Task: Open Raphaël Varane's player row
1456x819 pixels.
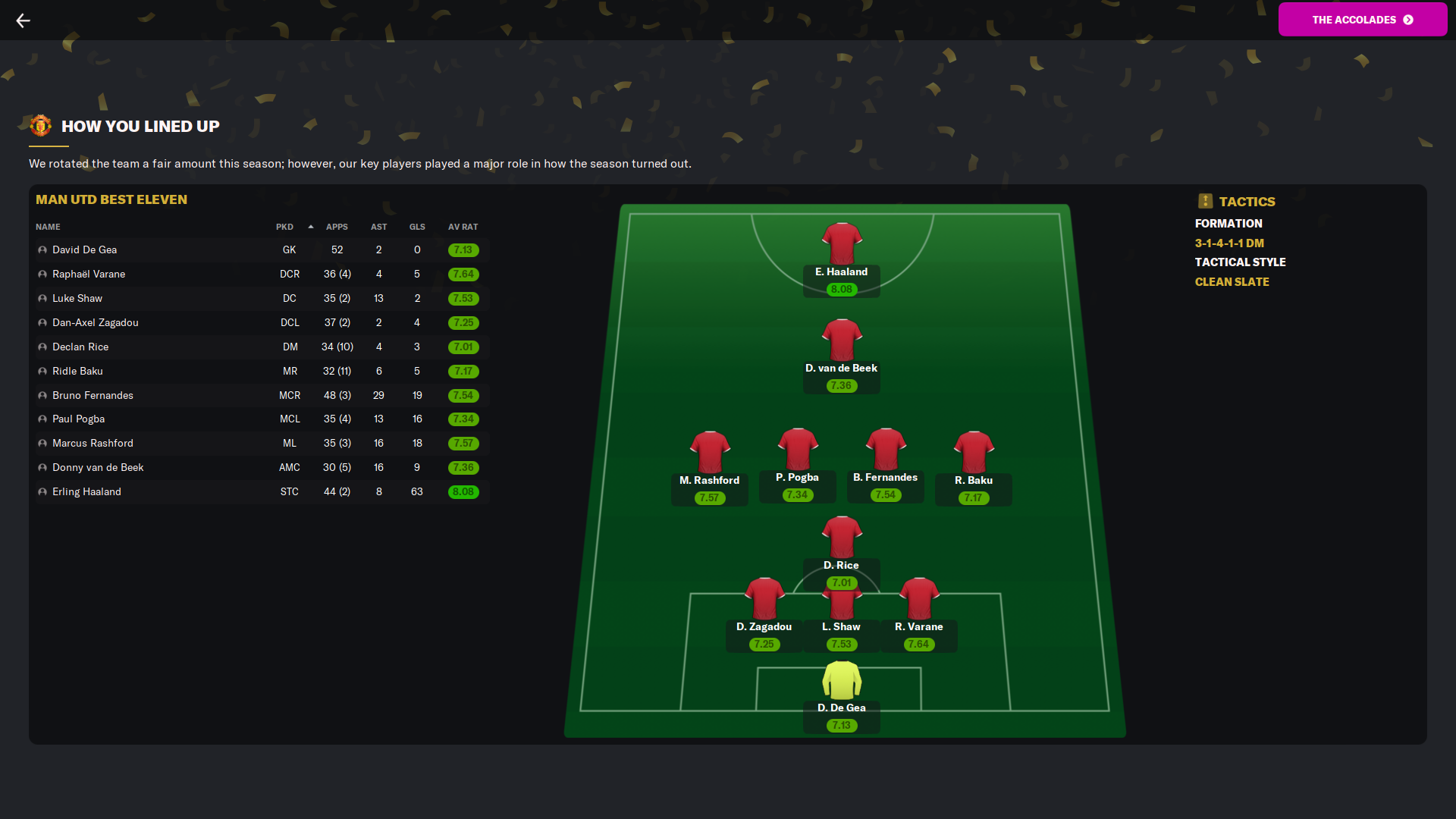Action: pyautogui.click(x=89, y=275)
